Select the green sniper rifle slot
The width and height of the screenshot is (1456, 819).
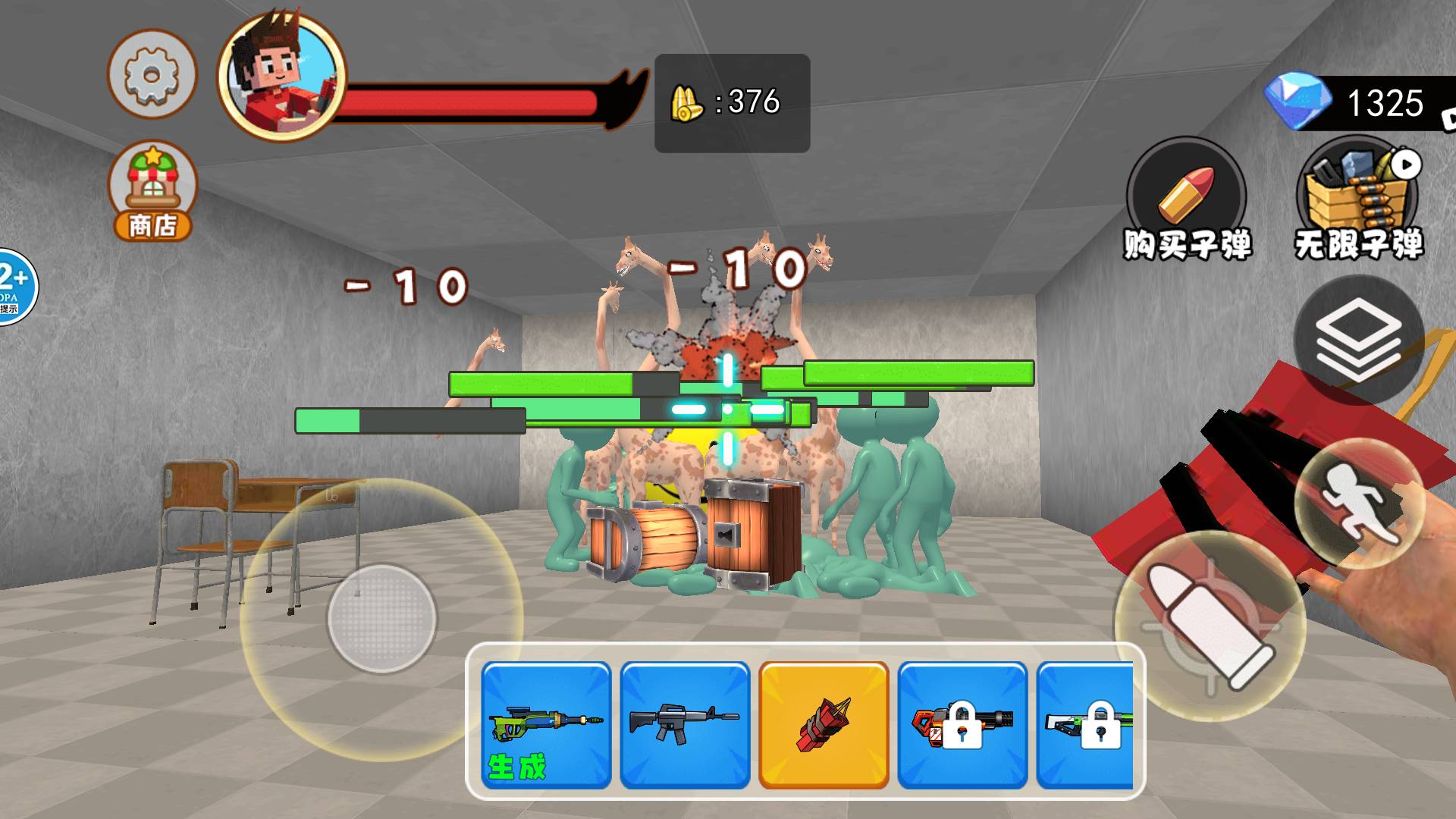click(546, 725)
